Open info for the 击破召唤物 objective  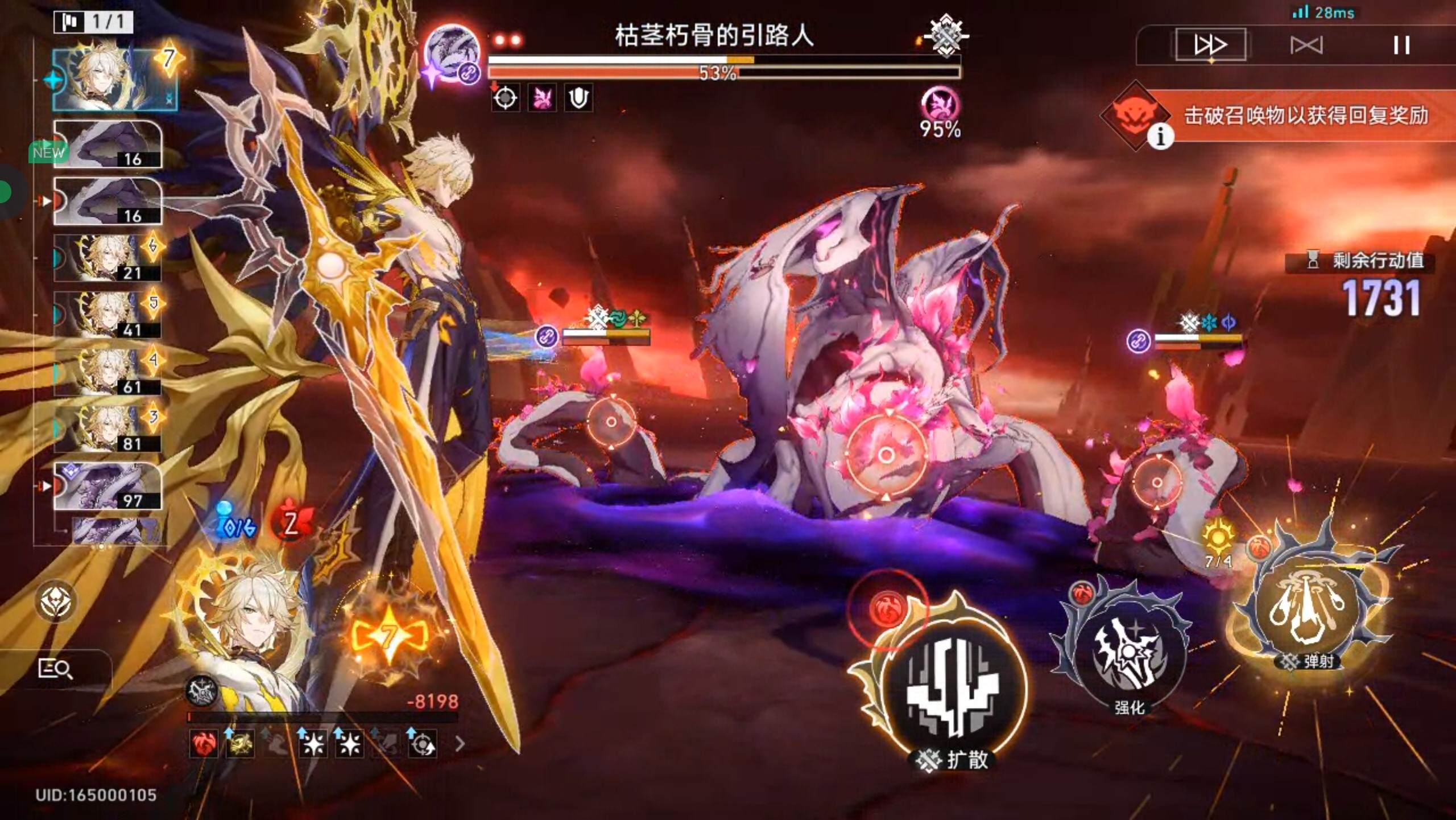(1160, 136)
